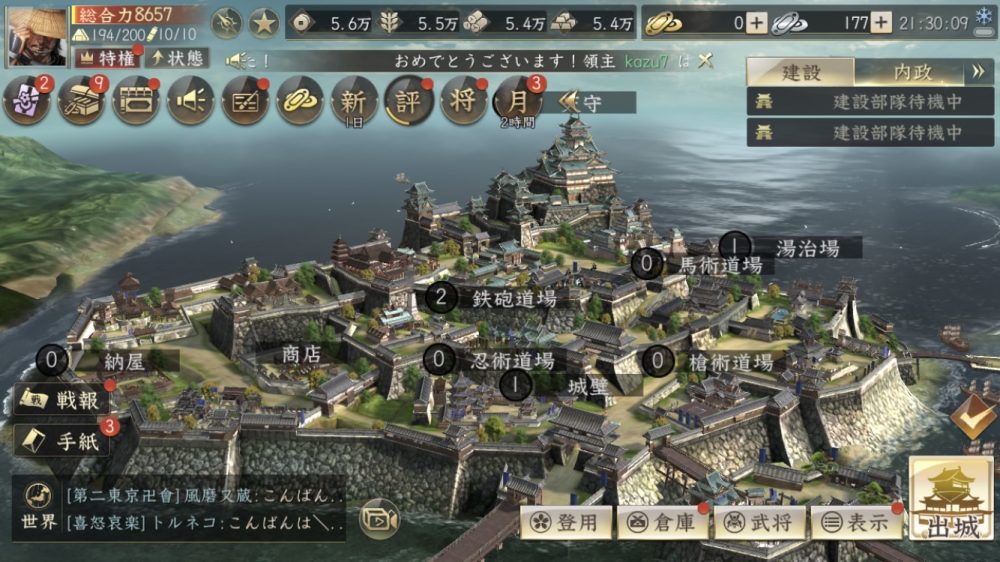This screenshot has width=1000, height=562.
Task: Open the 戦報 battle reports
Action: click(x=63, y=400)
